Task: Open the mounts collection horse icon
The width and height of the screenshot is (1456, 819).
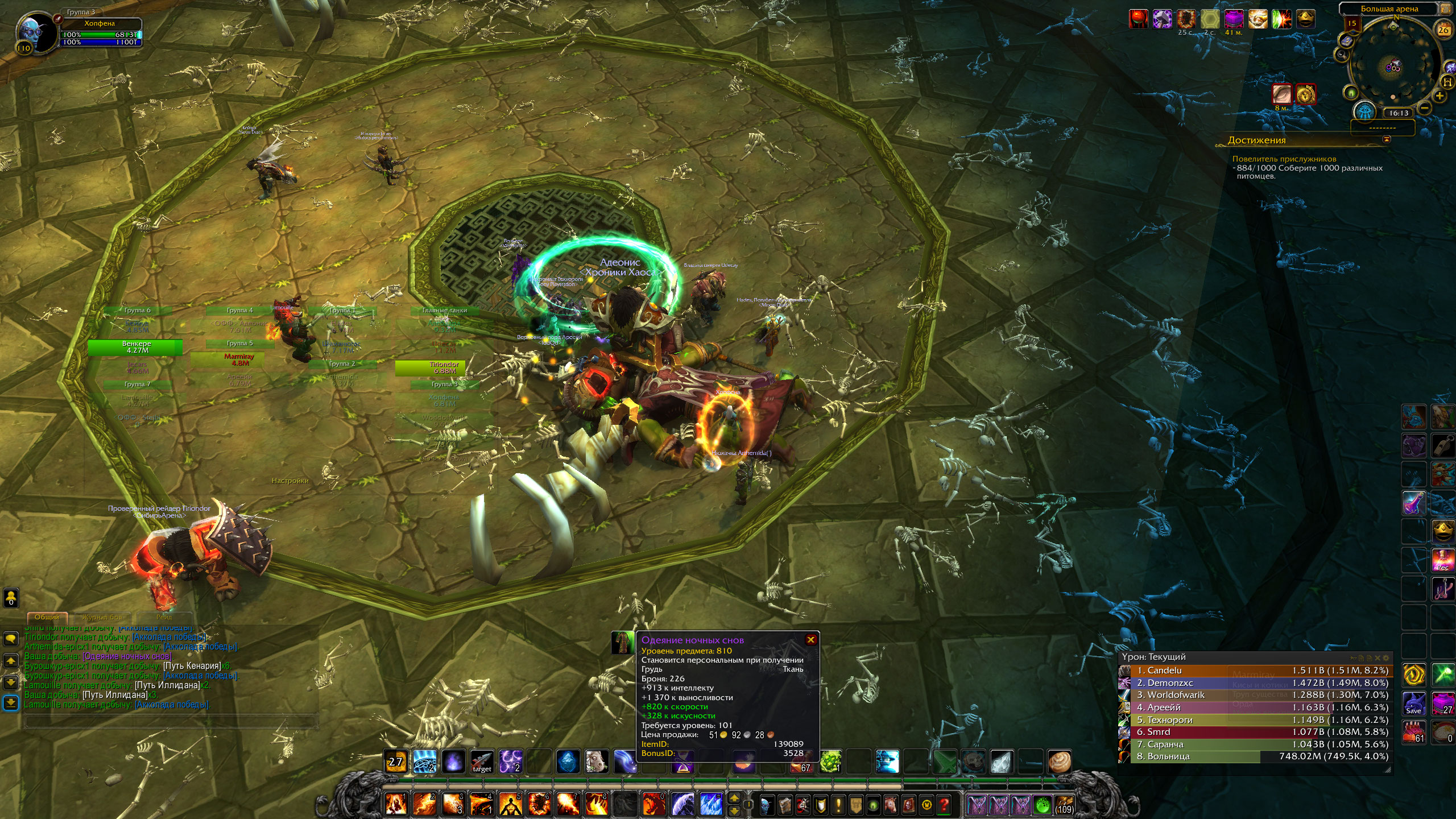Action: 891,805
